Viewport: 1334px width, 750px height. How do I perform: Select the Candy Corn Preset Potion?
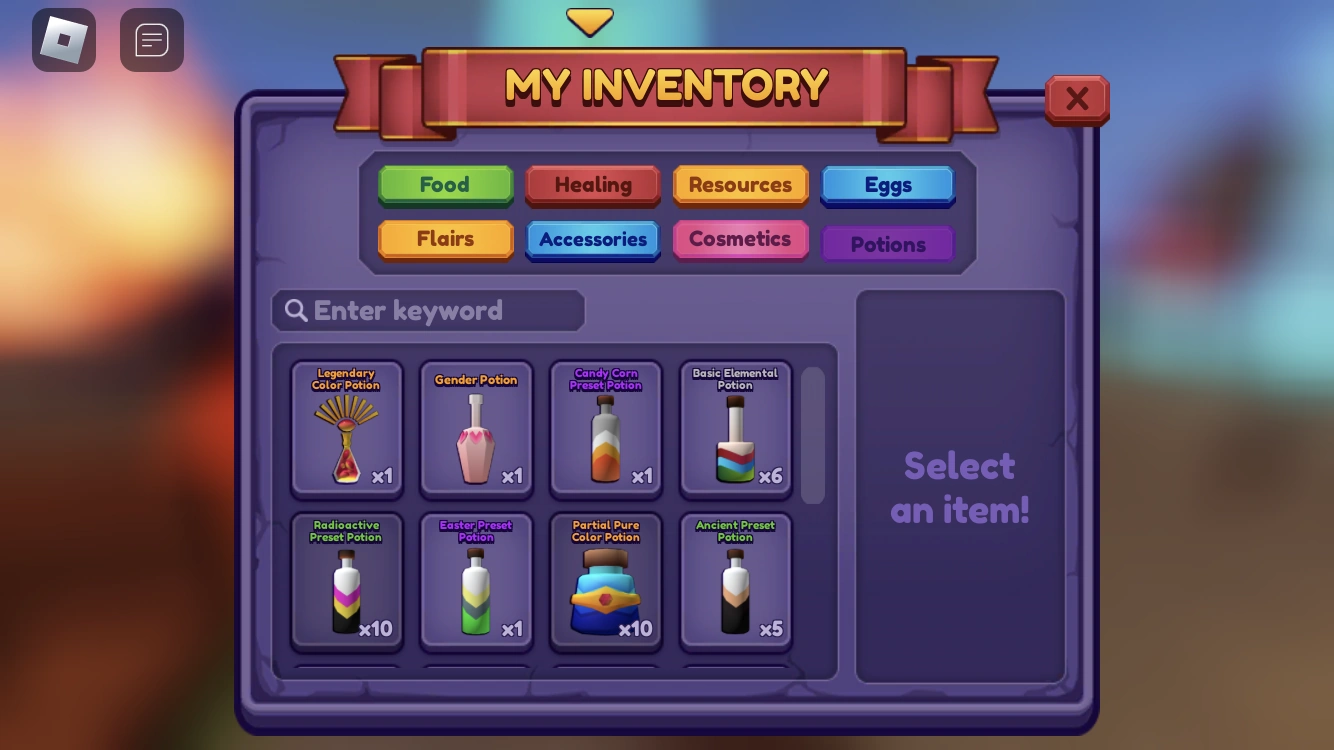pos(605,428)
